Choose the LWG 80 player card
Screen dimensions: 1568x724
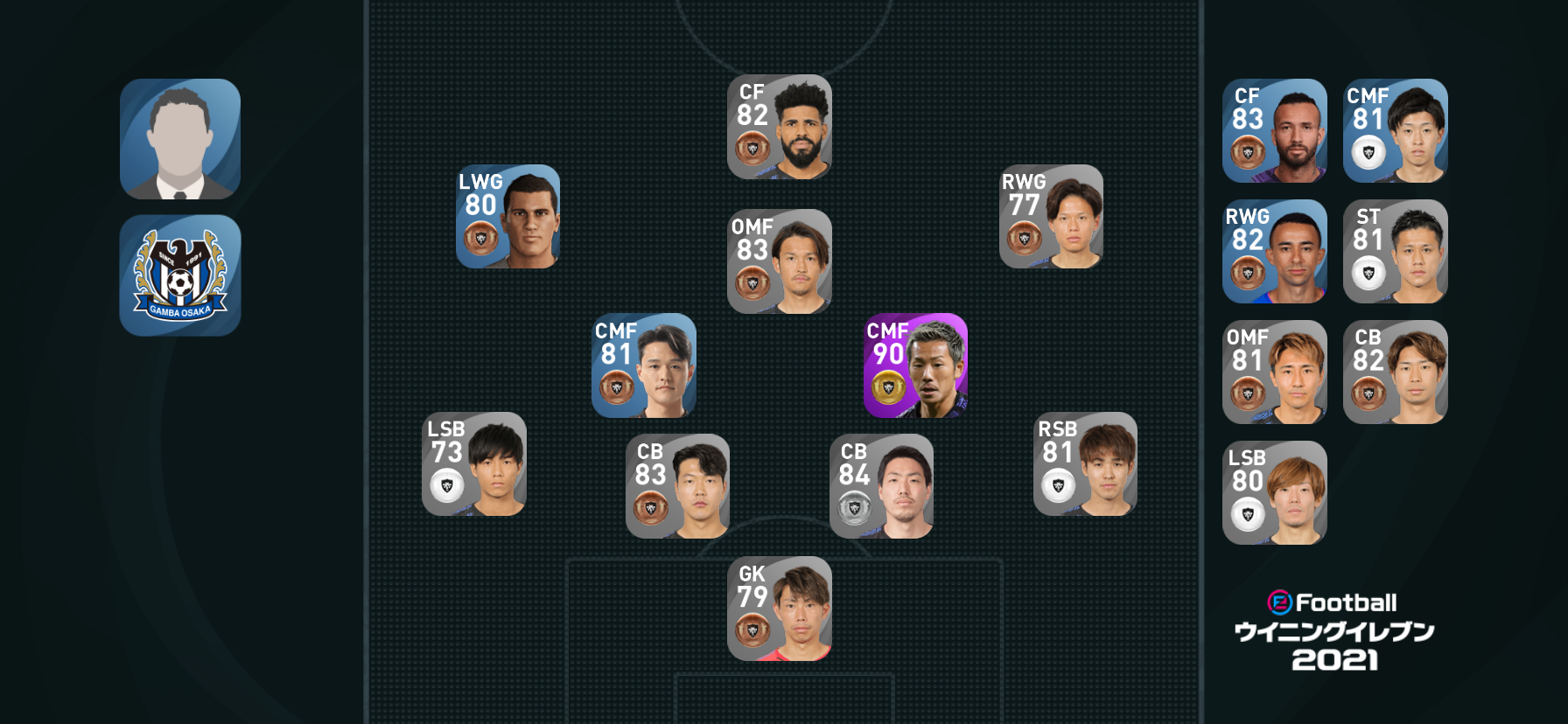(507, 216)
